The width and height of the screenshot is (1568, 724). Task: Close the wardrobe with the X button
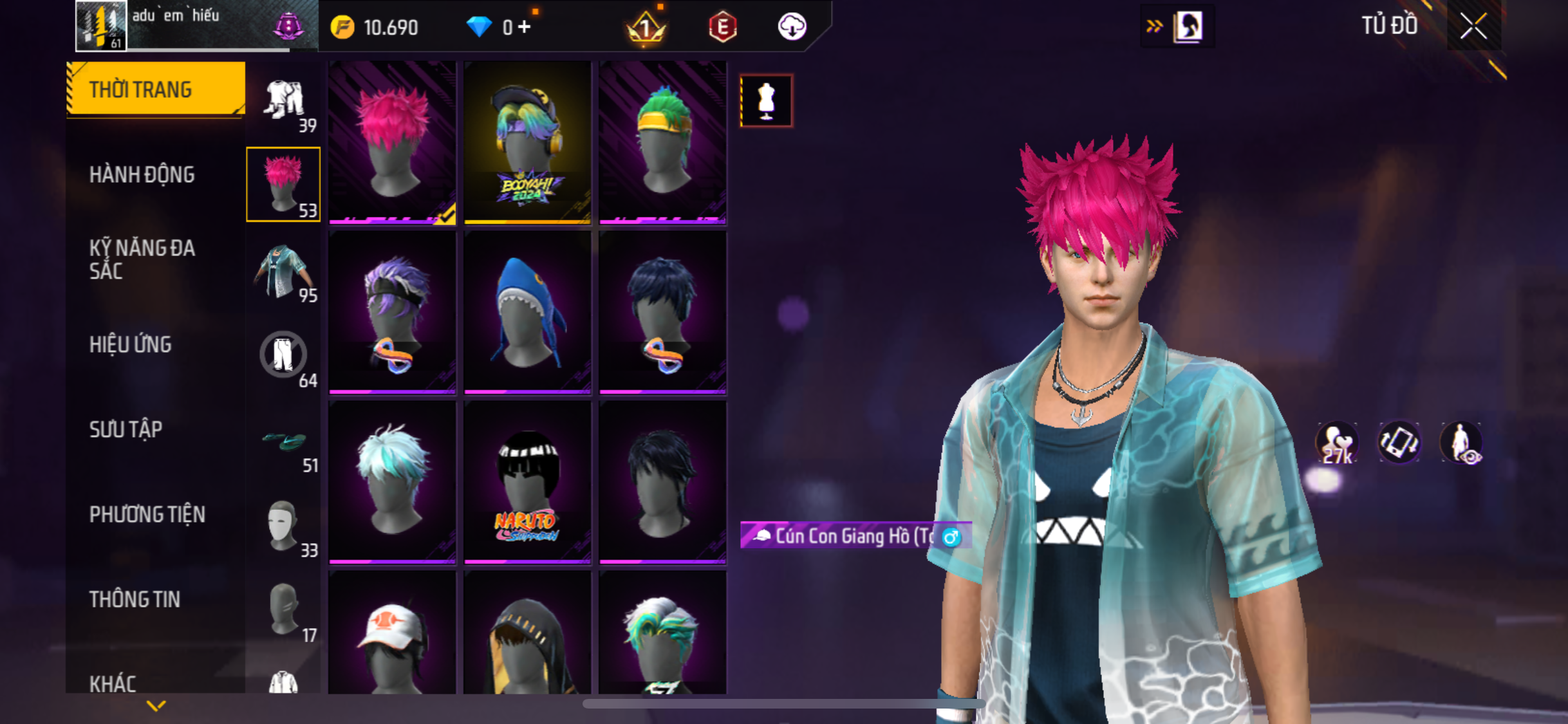tap(1473, 27)
